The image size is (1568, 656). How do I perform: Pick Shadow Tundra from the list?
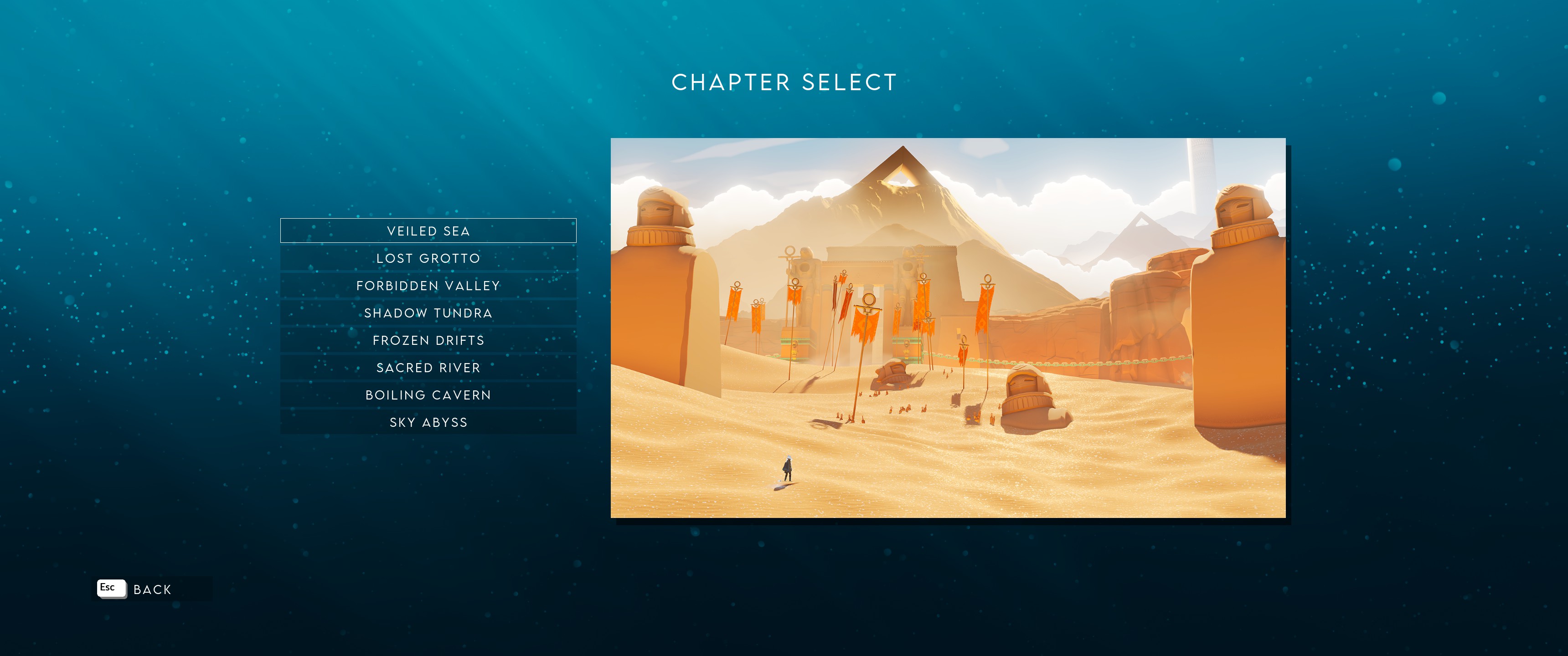point(428,313)
